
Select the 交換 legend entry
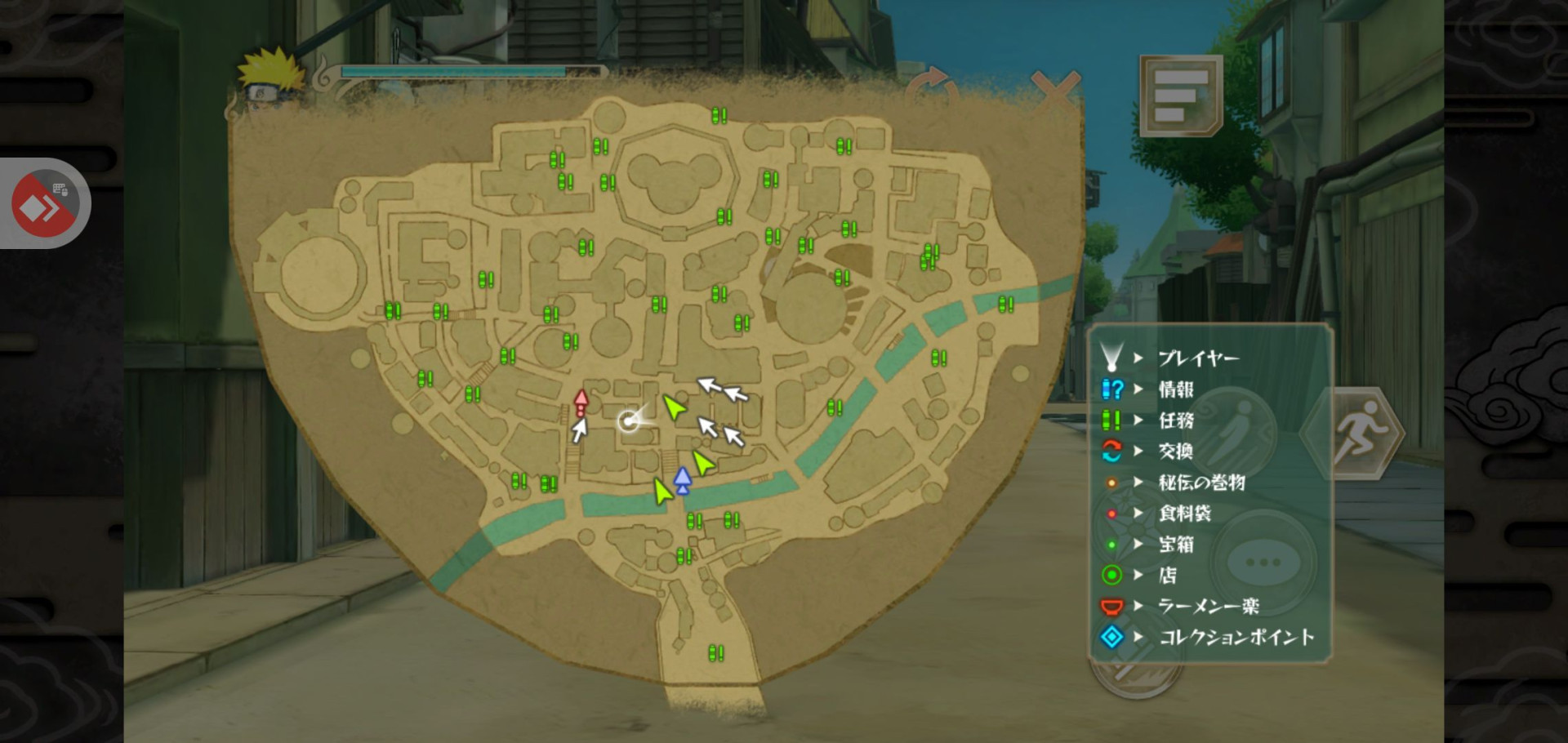(1176, 451)
